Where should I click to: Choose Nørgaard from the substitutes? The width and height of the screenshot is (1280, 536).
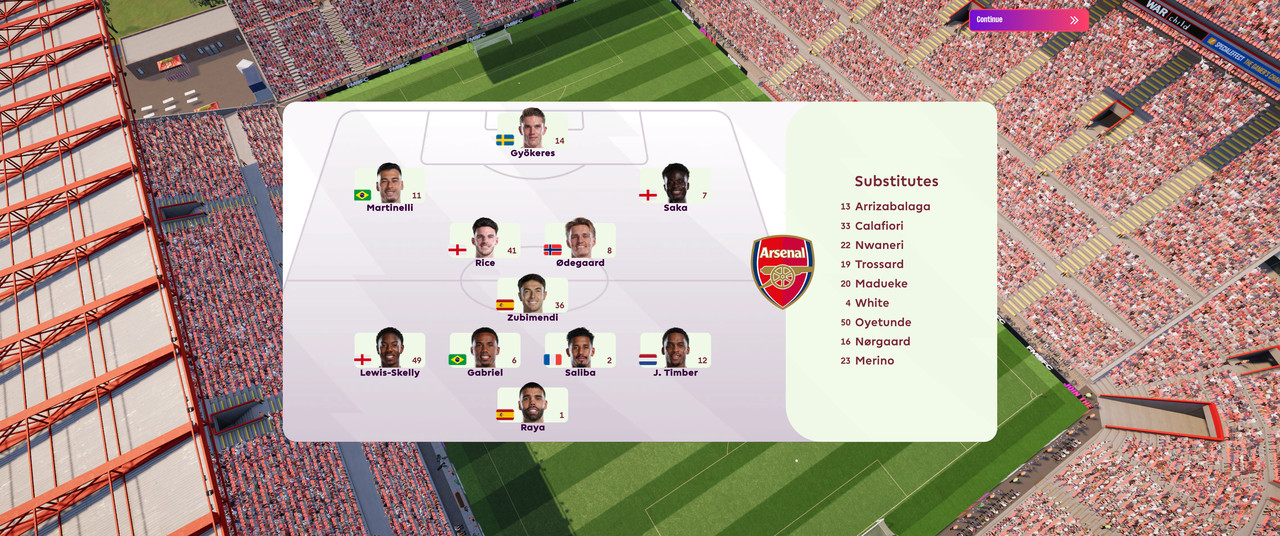coord(882,342)
